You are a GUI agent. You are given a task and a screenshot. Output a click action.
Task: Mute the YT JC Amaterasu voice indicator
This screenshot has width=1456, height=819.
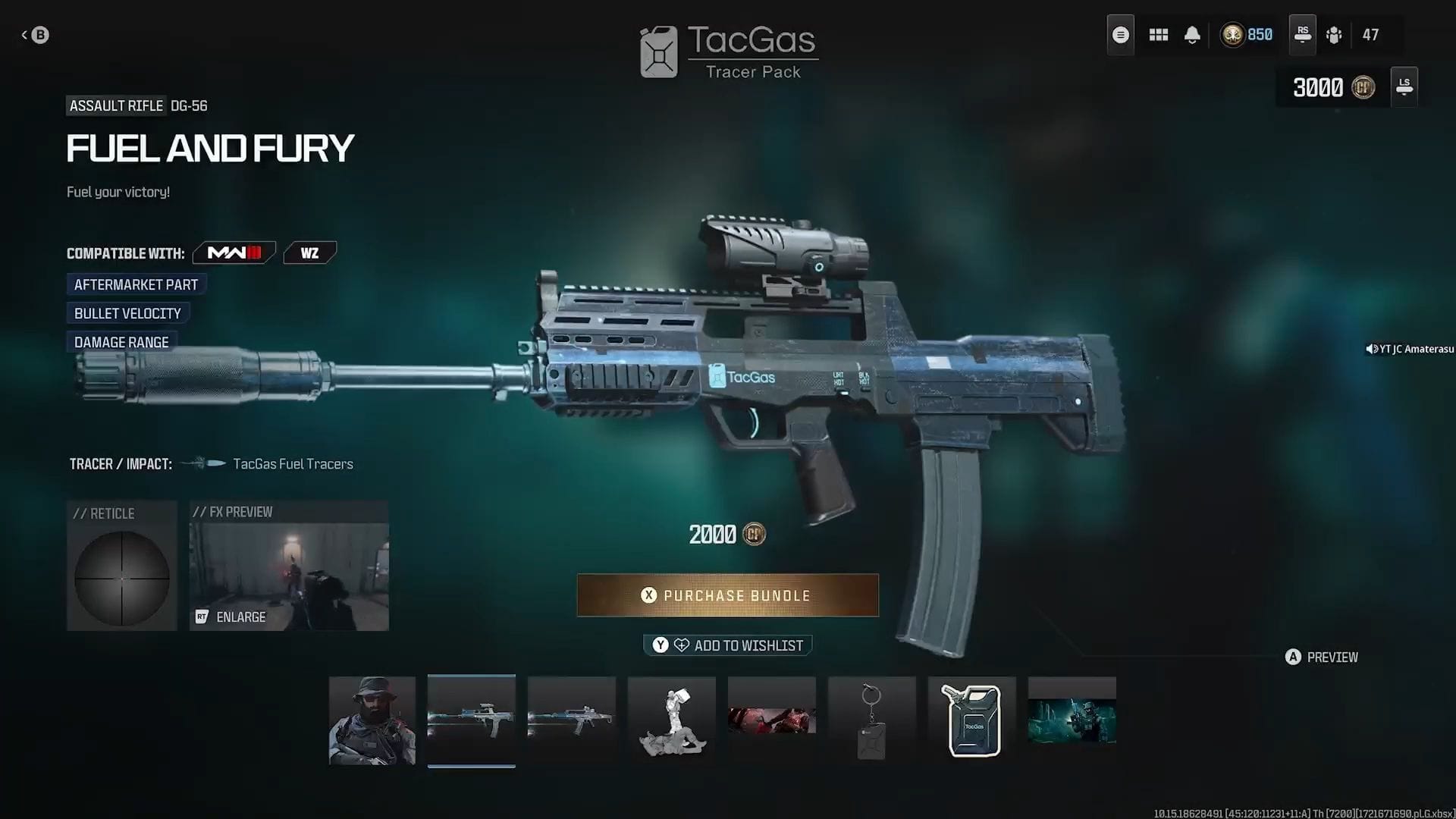click(x=1370, y=349)
